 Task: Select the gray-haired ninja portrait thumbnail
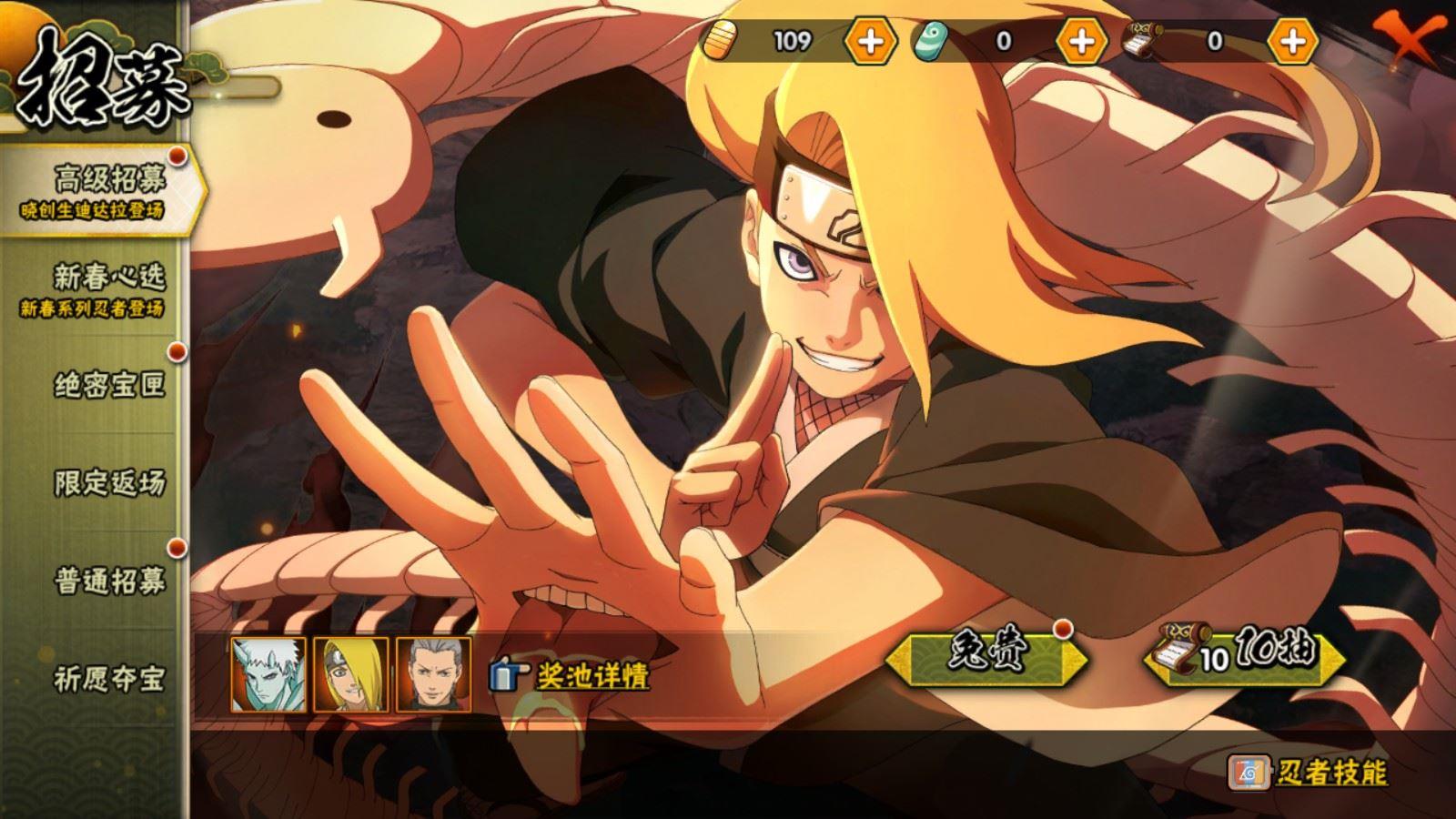[x=434, y=674]
